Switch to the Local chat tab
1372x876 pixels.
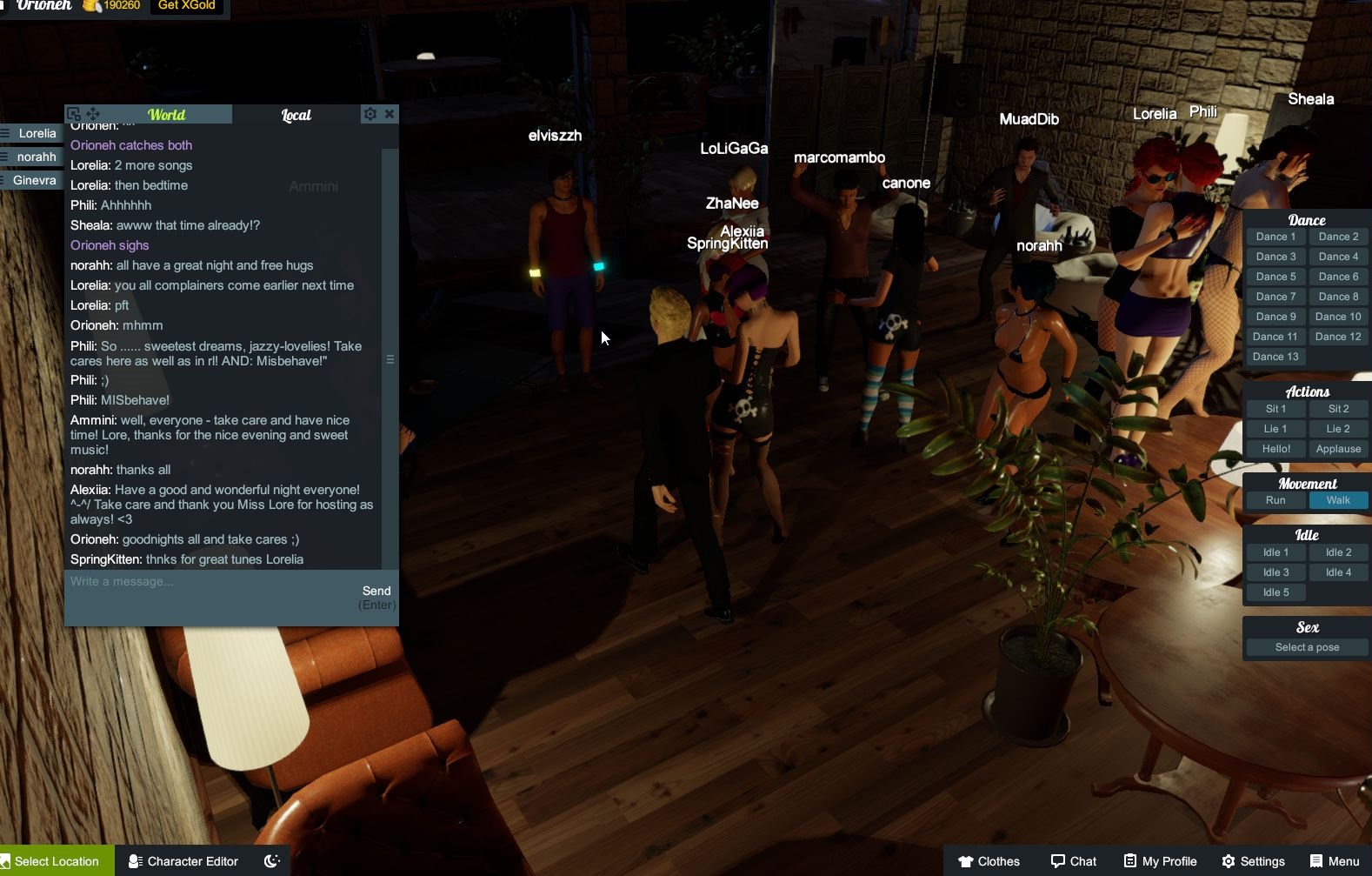coord(296,114)
